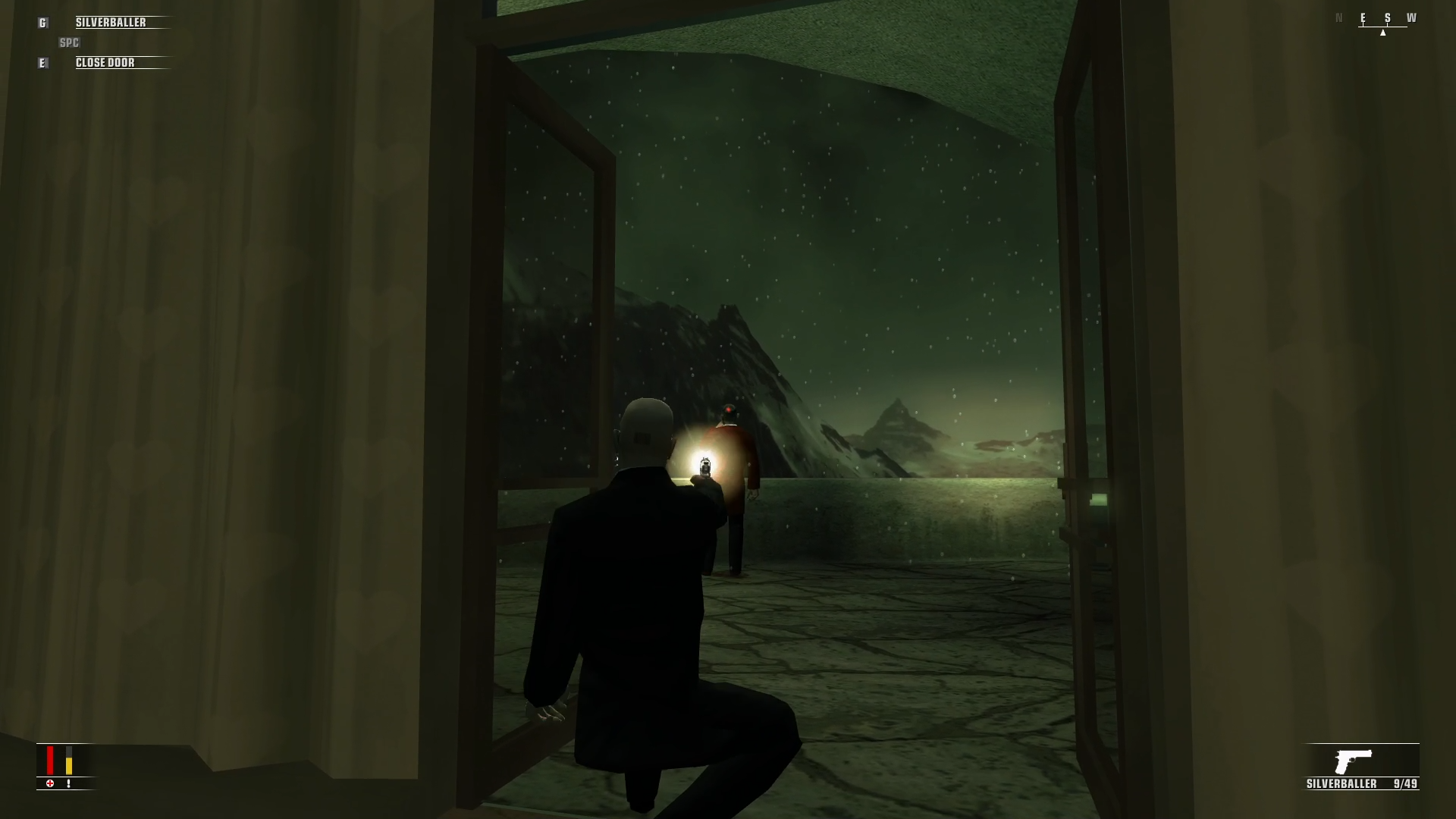Choose the Close Door action
The height and width of the screenshot is (819, 1456).
[105, 63]
